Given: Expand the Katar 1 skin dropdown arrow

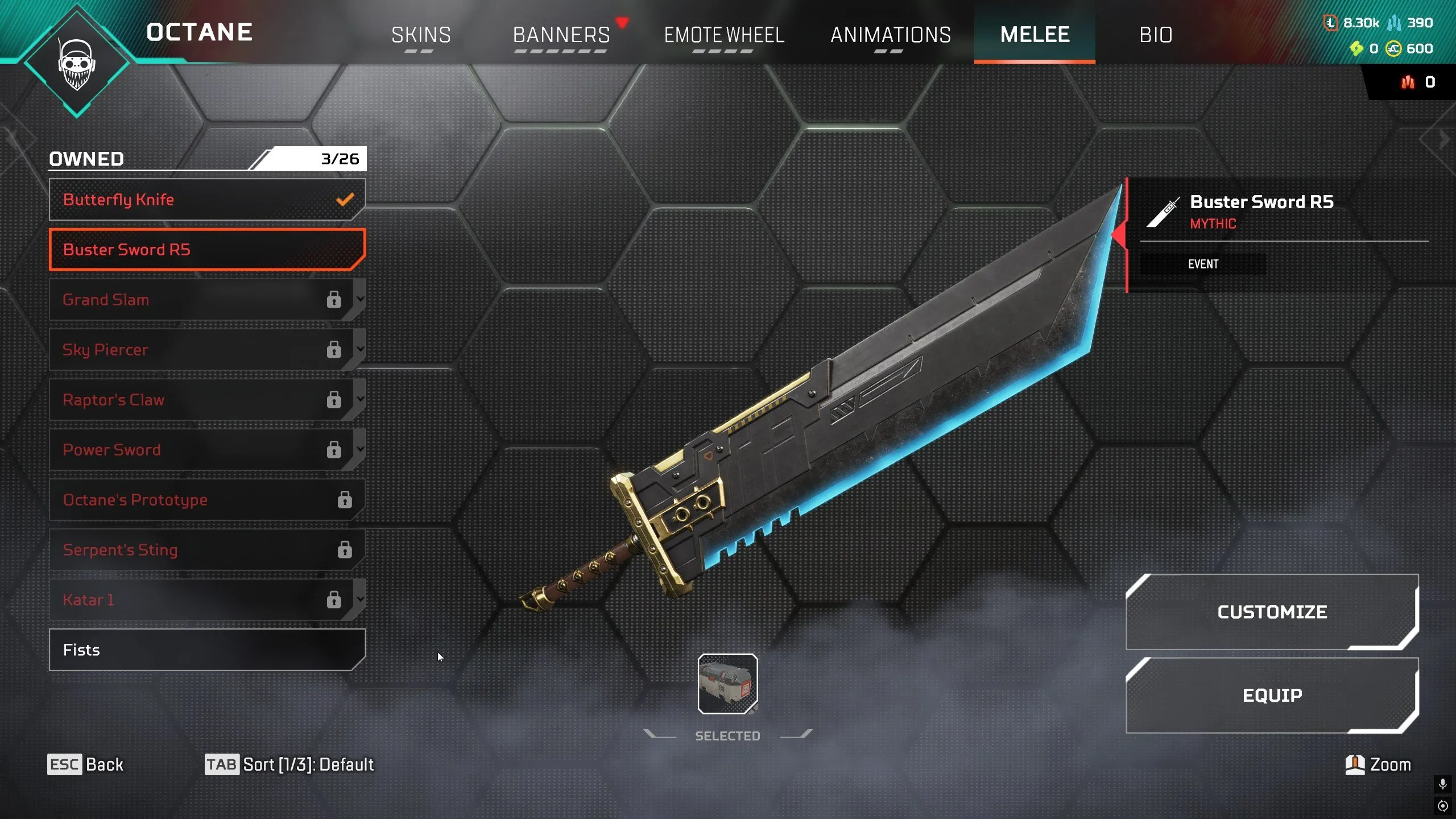Looking at the screenshot, I should (x=360, y=599).
